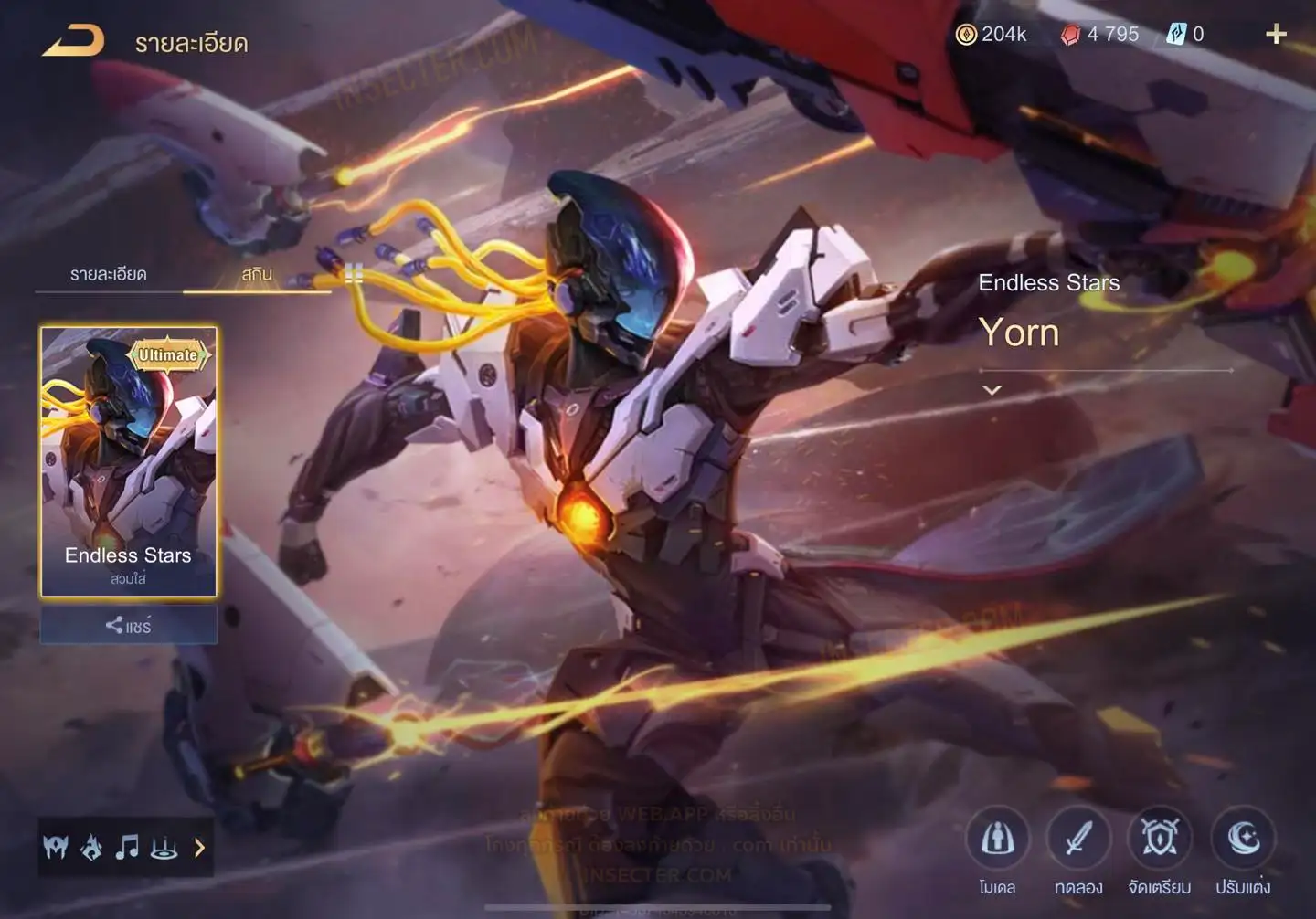This screenshot has height=919, width=1316.
Task: Show the flame effect skin feature
Action: point(91,848)
